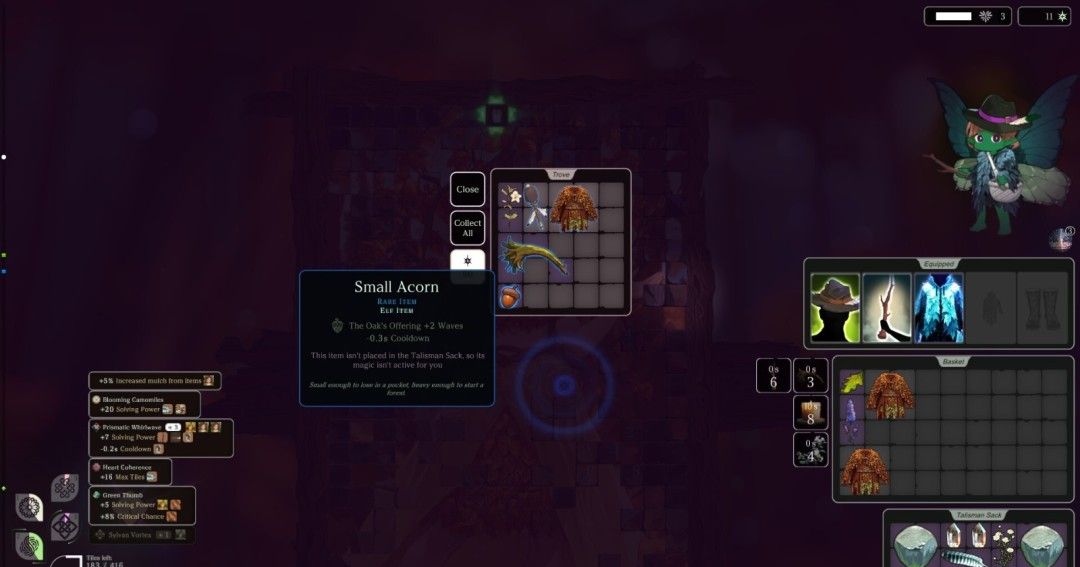Select the green leaf item in Basket
This screenshot has height=567, width=1080.
pyautogui.click(x=852, y=382)
